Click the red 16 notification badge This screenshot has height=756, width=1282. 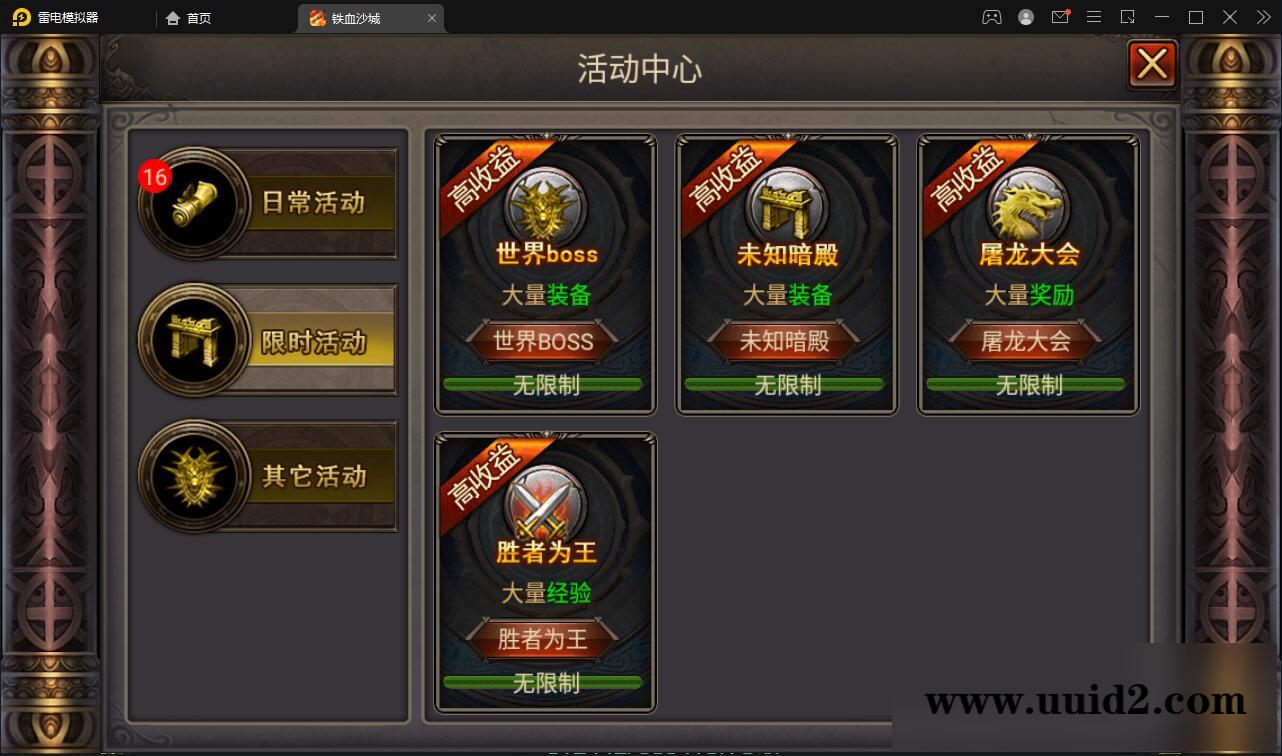pos(155,175)
